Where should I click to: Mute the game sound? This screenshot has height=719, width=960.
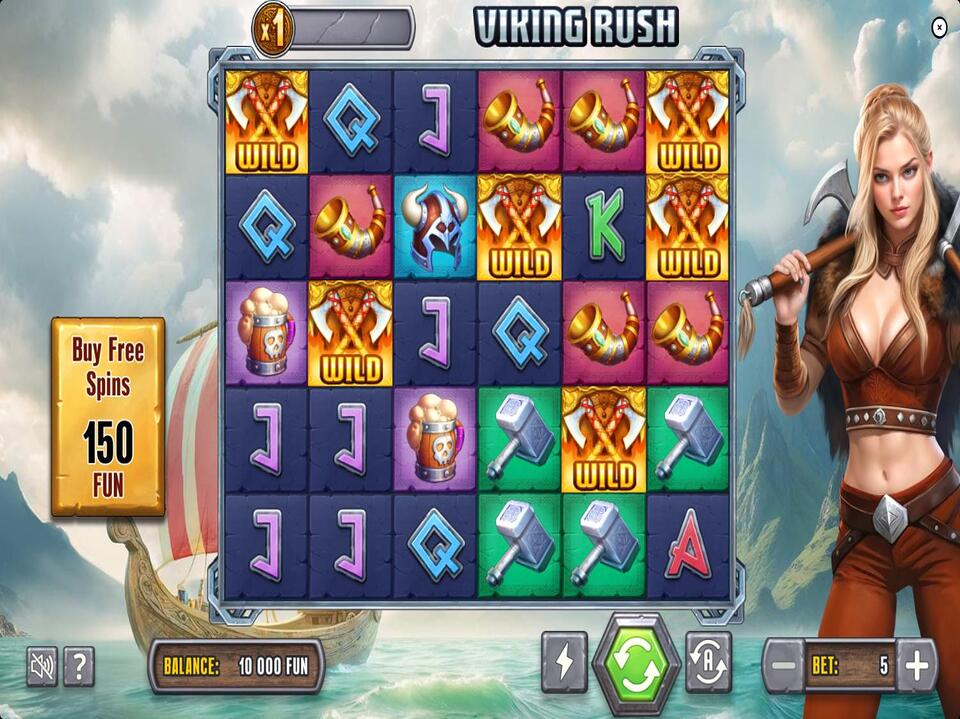pos(42,666)
